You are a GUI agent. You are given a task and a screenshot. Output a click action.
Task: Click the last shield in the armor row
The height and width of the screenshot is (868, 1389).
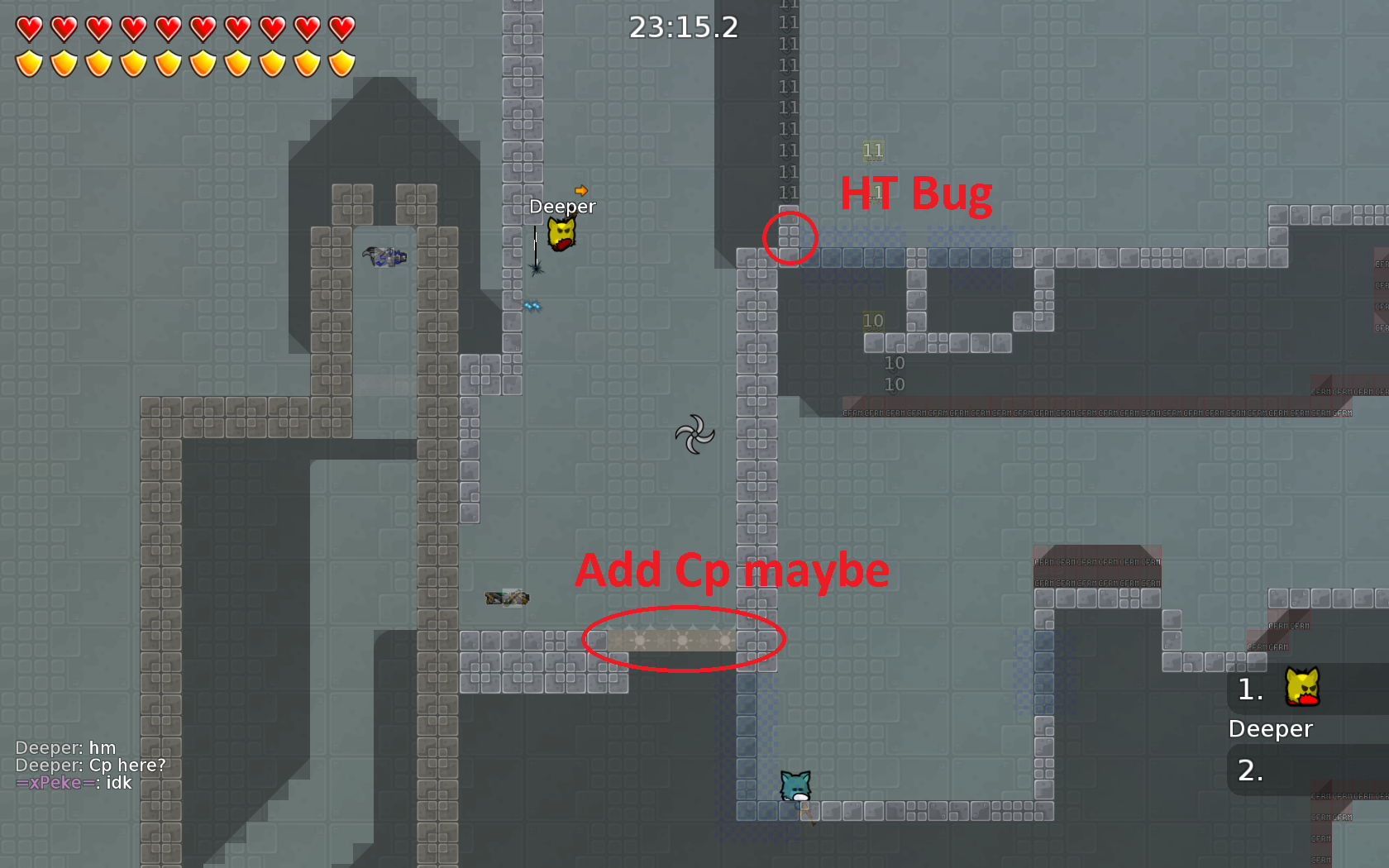(x=340, y=63)
